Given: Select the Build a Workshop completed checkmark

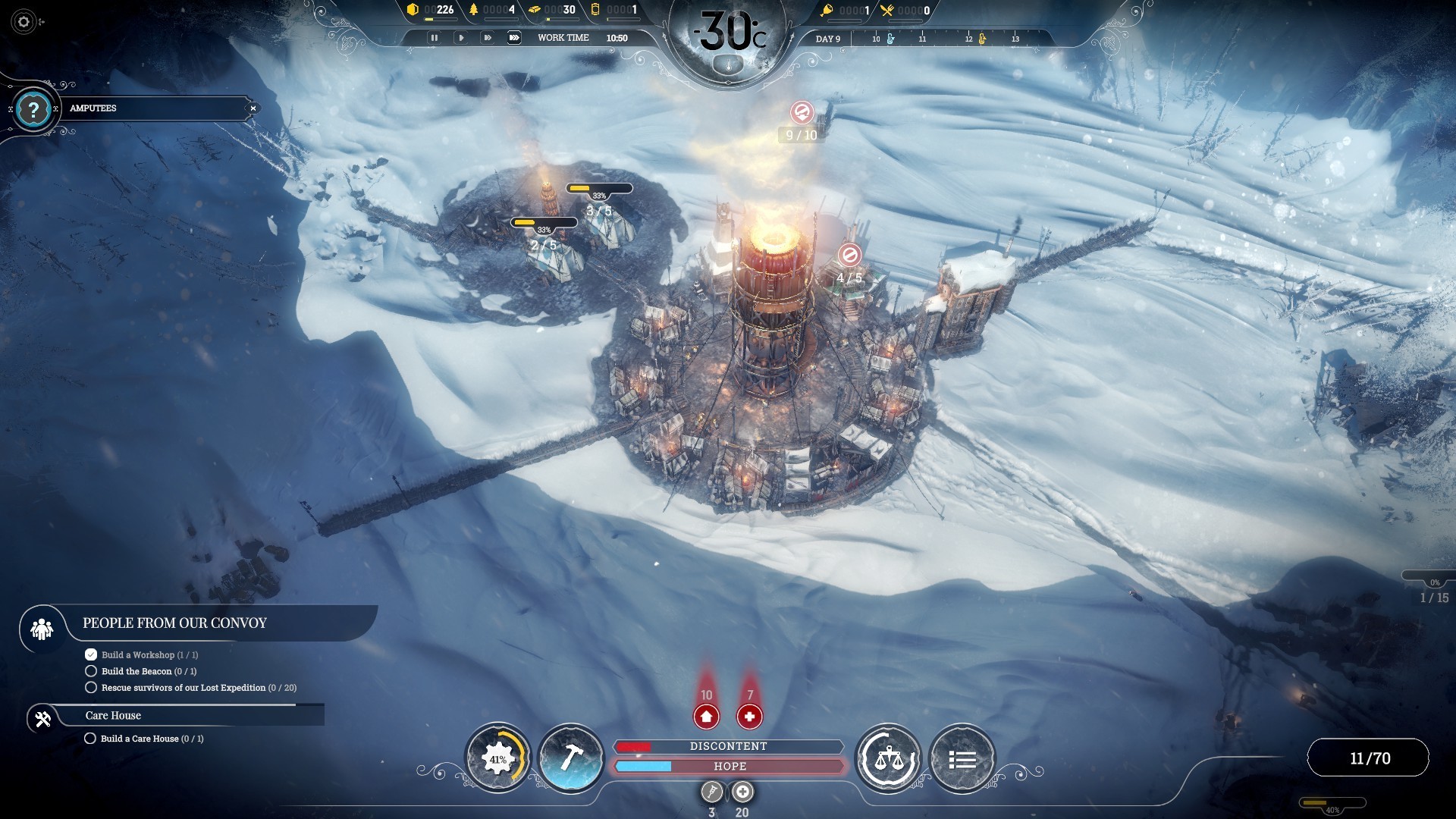Looking at the screenshot, I should point(90,654).
